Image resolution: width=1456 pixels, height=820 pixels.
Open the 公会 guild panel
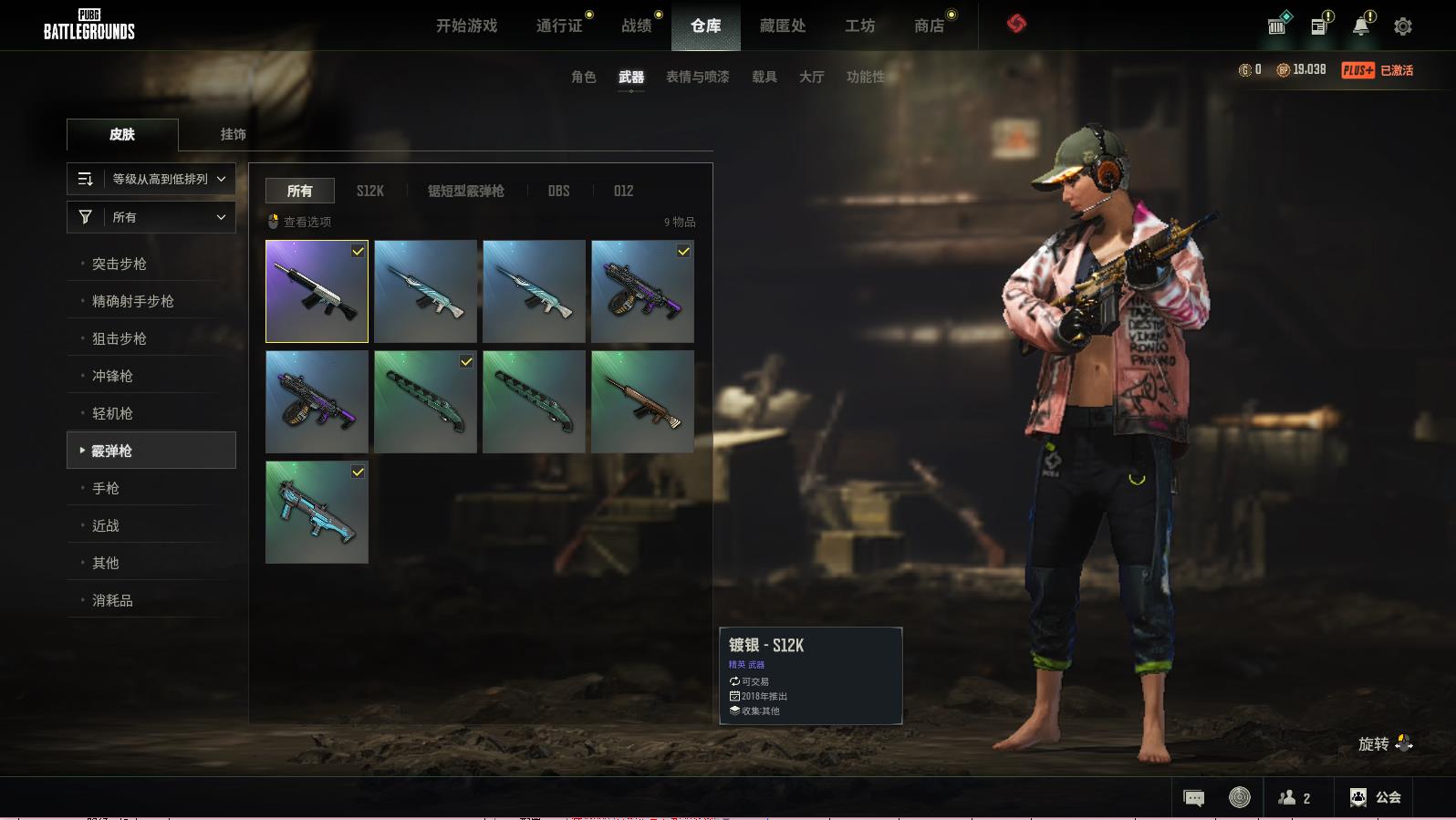1376,797
